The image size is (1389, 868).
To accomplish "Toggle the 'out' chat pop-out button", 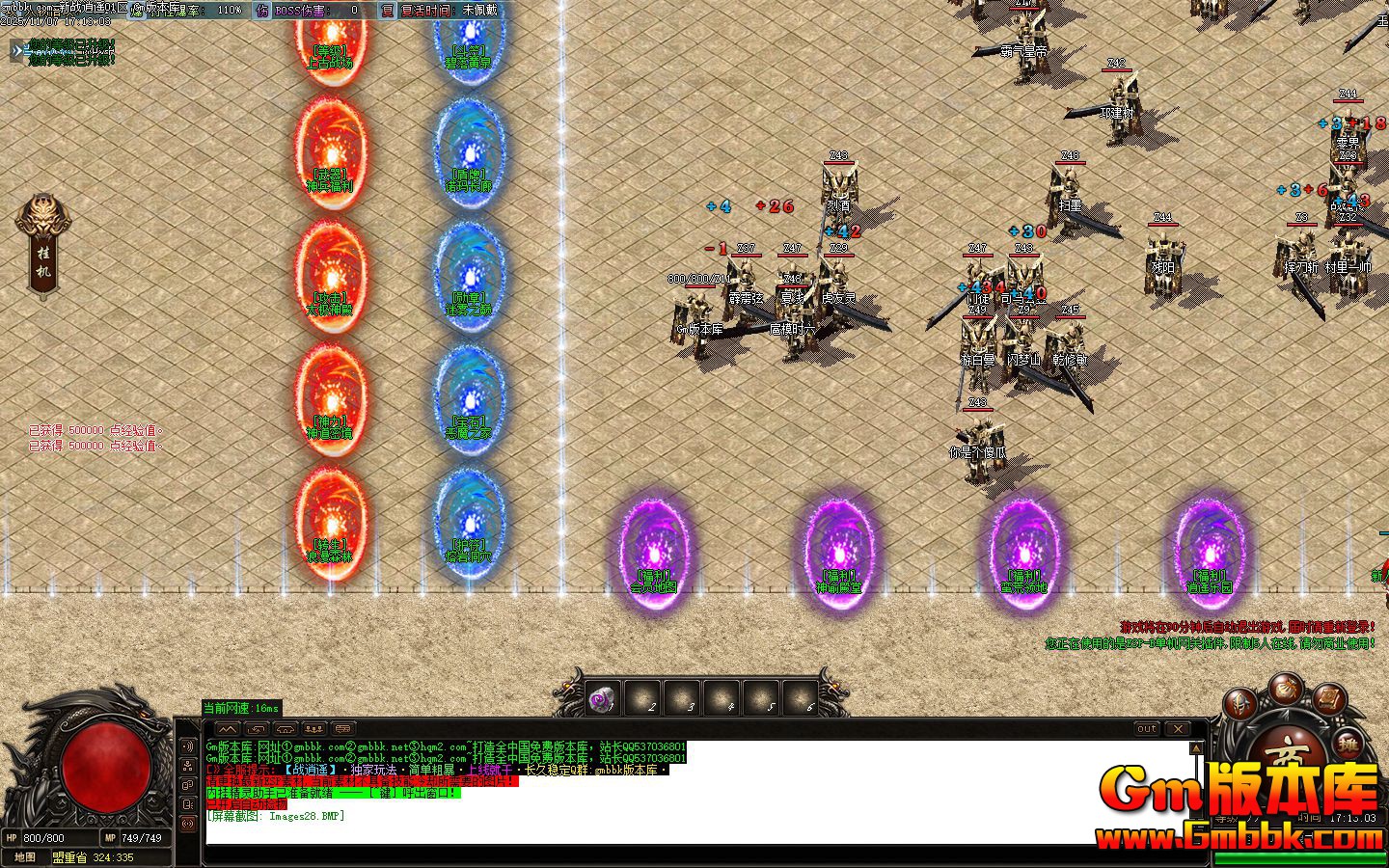I will (x=1145, y=730).
